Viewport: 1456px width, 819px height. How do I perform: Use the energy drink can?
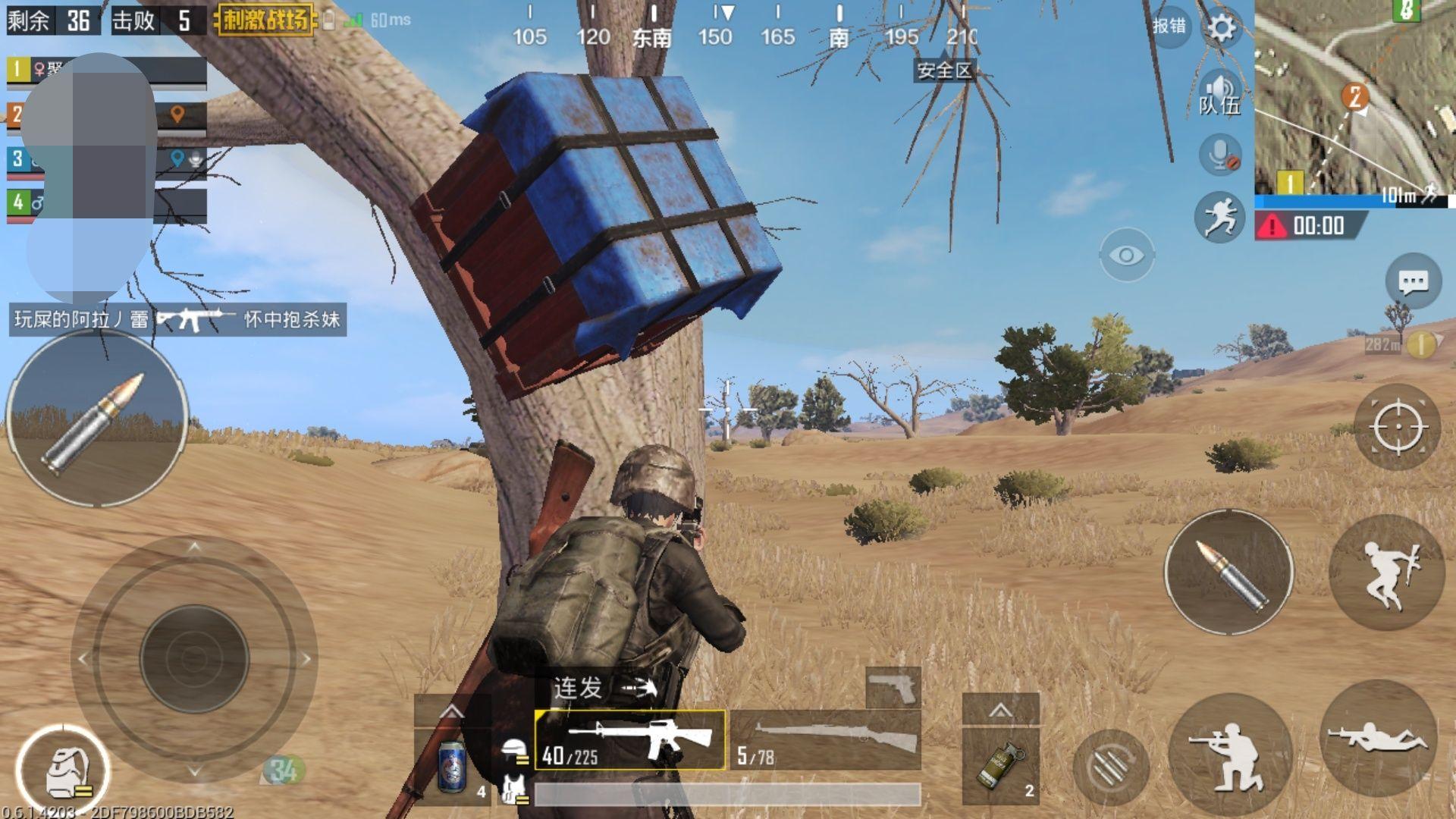pos(453,766)
